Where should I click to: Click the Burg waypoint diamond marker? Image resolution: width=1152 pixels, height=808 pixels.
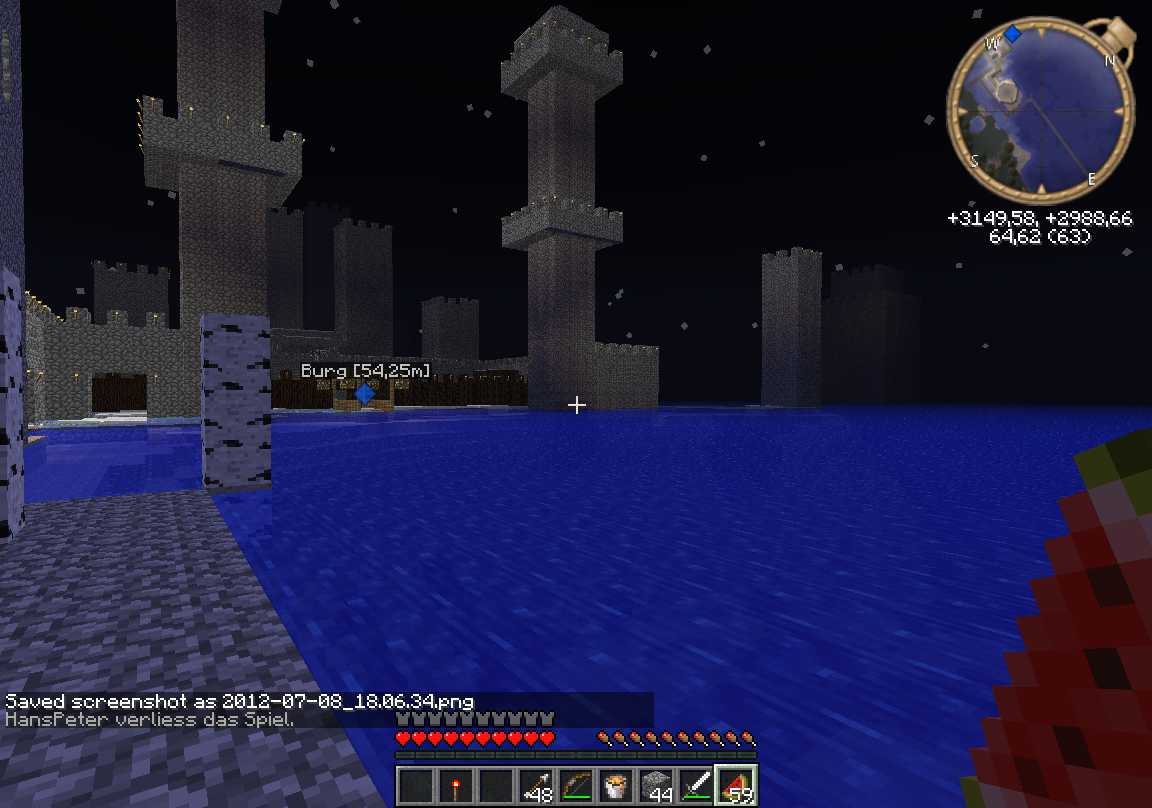(365, 395)
